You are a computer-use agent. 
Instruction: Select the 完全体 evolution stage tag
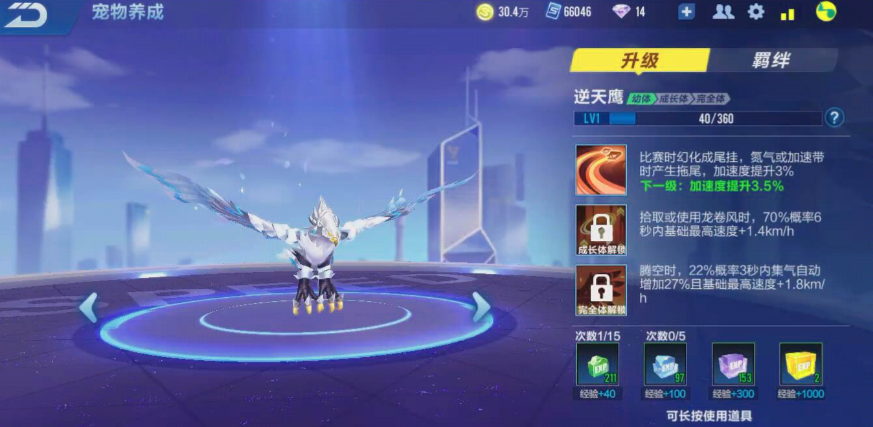click(711, 98)
